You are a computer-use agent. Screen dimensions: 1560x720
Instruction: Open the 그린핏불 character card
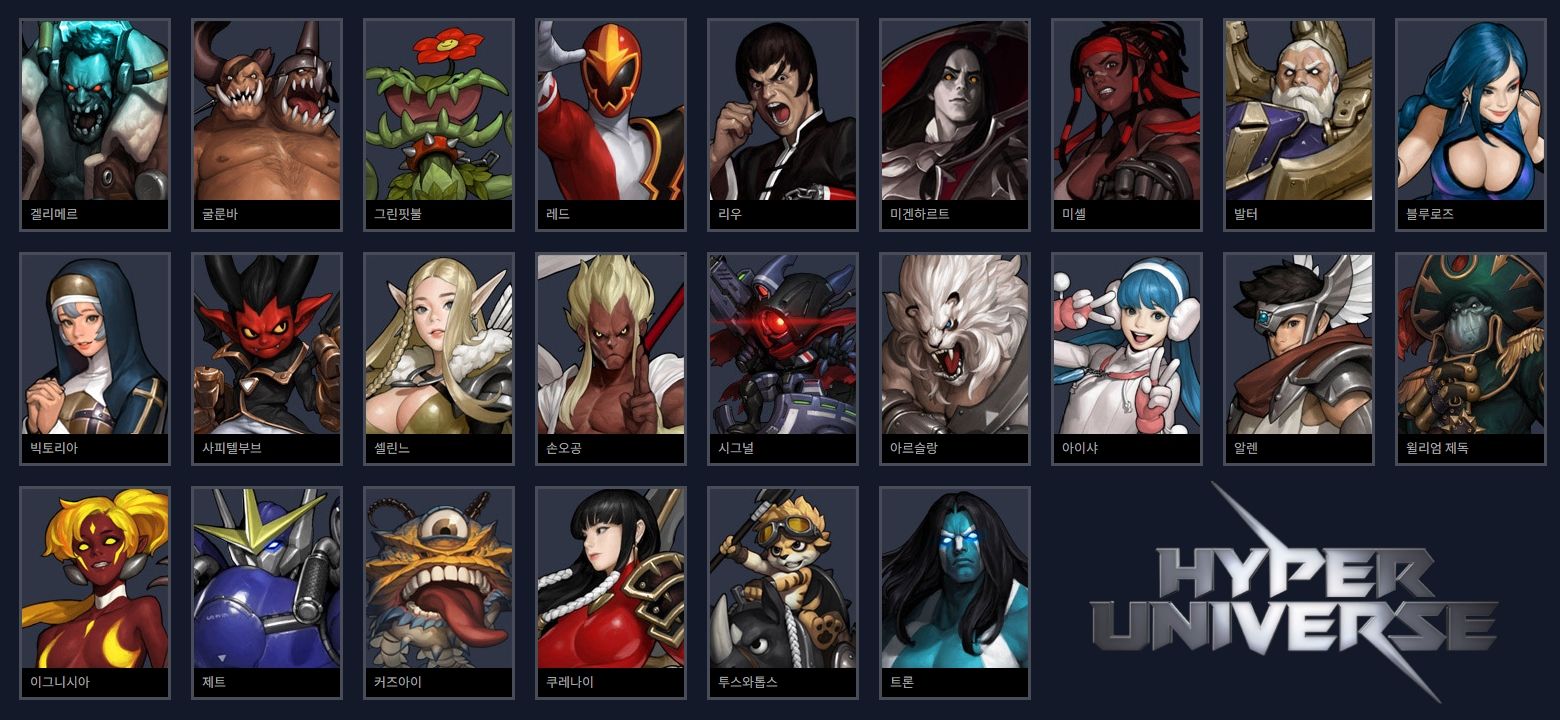(x=439, y=120)
